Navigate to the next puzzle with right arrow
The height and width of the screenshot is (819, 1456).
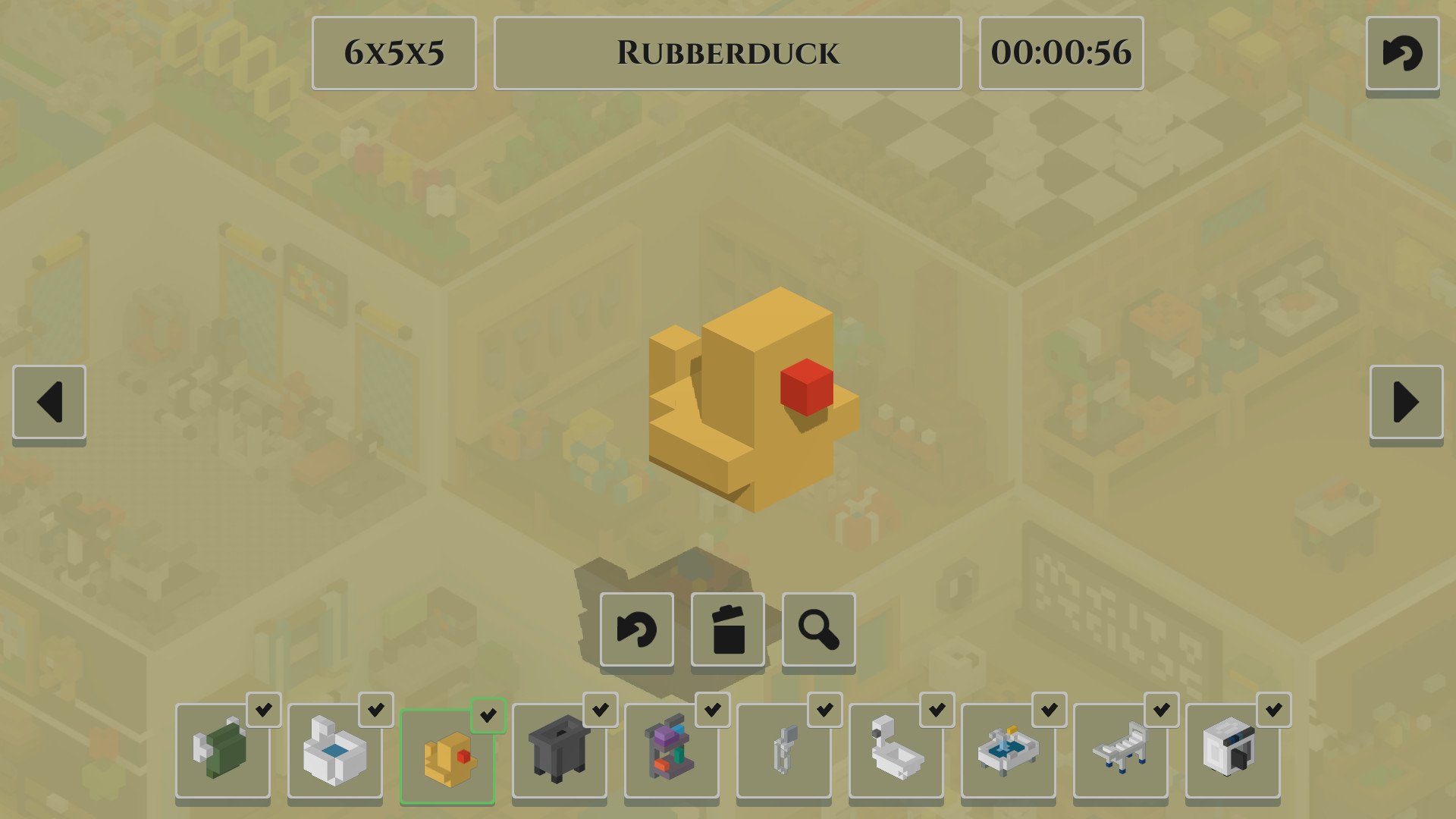point(1407,403)
